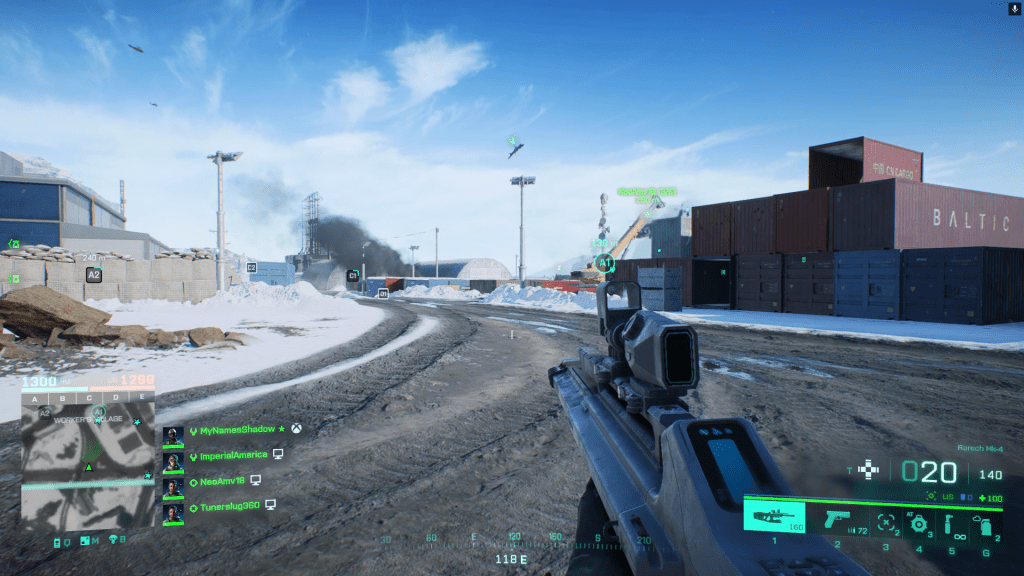1024x576 pixels.
Task: Activate the crosshair-bracket gadget in slot three
Action: click(x=883, y=522)
